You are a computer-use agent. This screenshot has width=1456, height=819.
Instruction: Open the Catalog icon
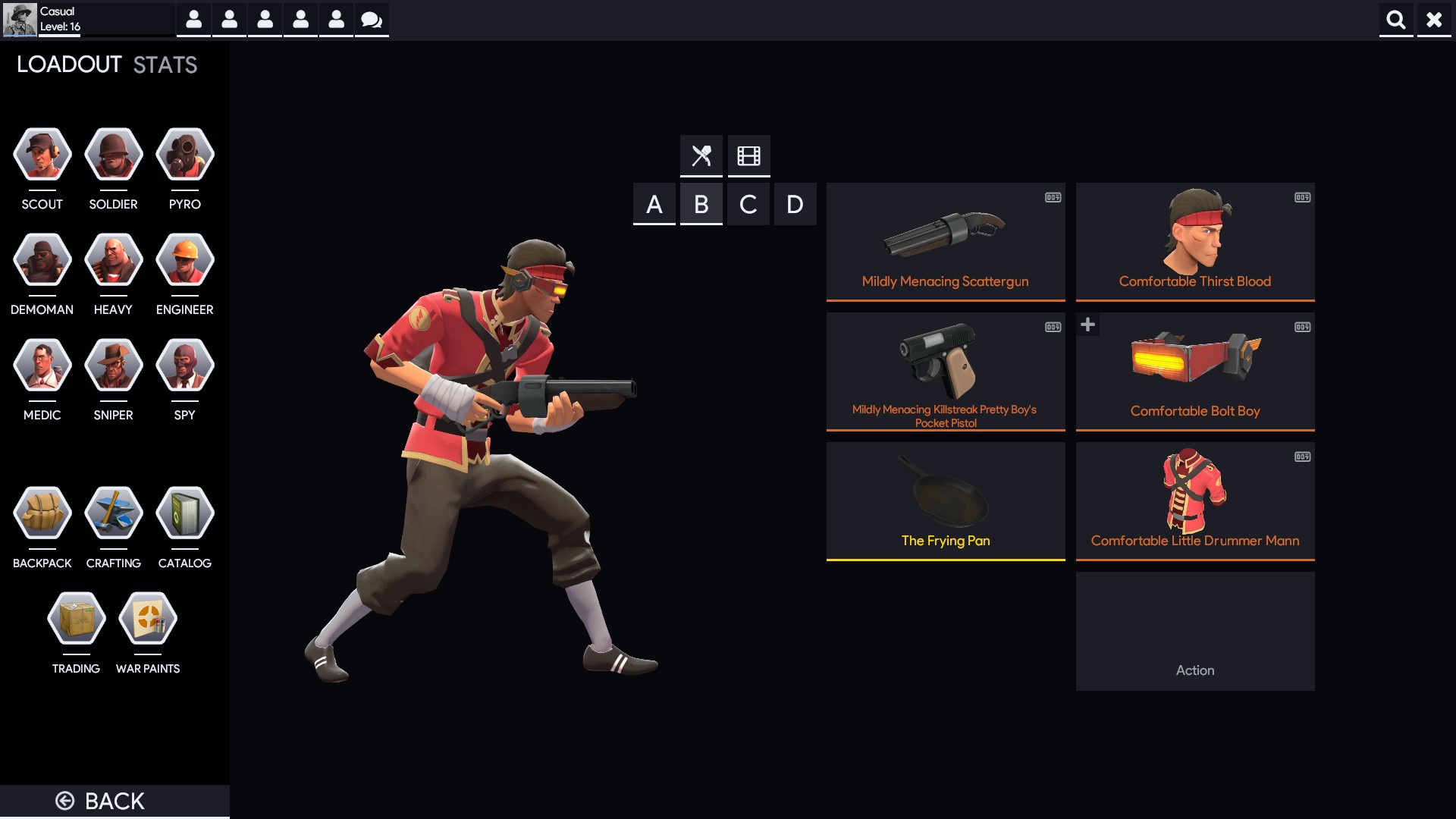[184, 513]
